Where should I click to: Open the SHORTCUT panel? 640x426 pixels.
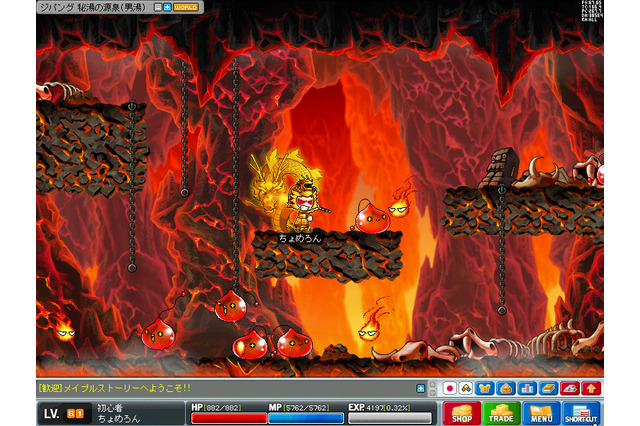581,413
